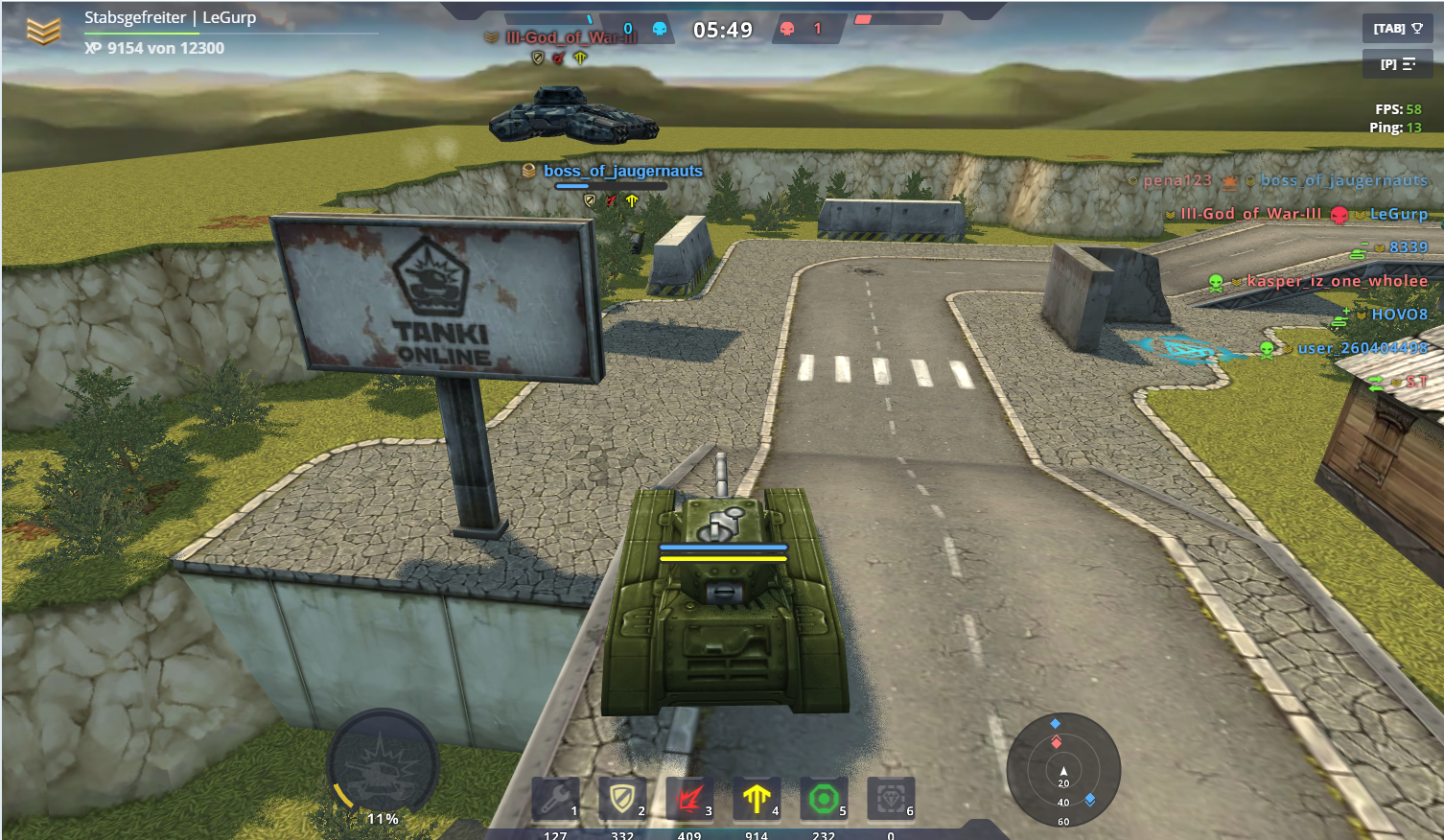
Task: Click the circular radar minimap
Action: click(1063, 770)
